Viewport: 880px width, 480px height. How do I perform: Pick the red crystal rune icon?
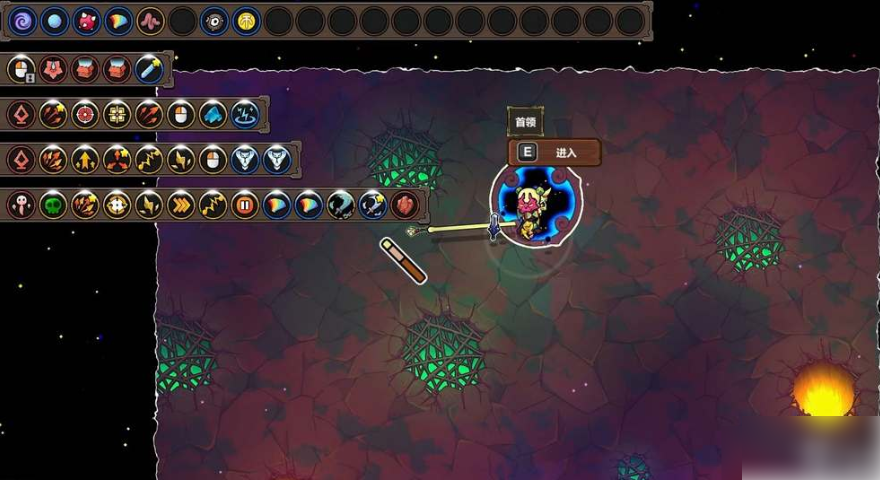pyautogui.click(x=405, y=206)
